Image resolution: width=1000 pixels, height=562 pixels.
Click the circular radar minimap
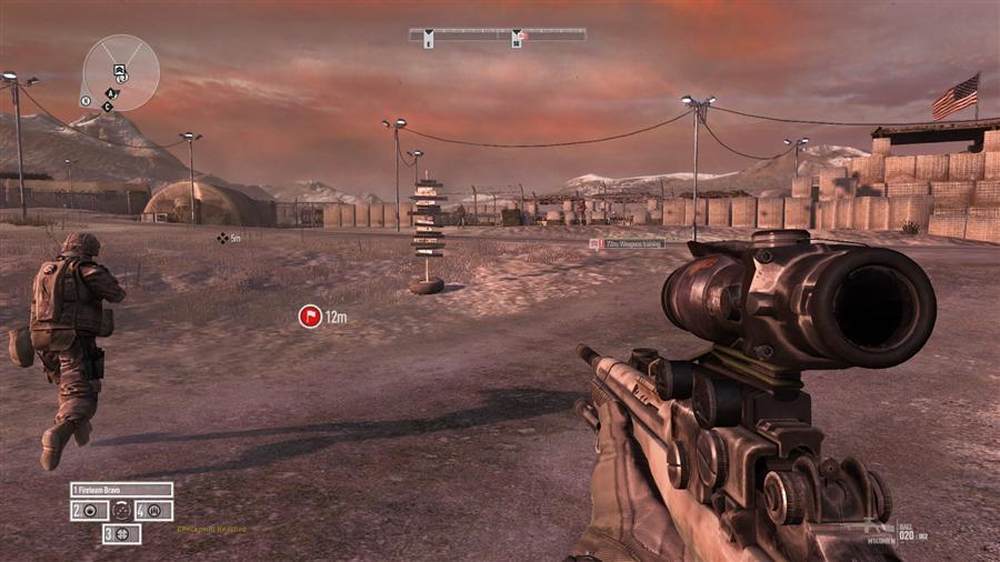120,72
